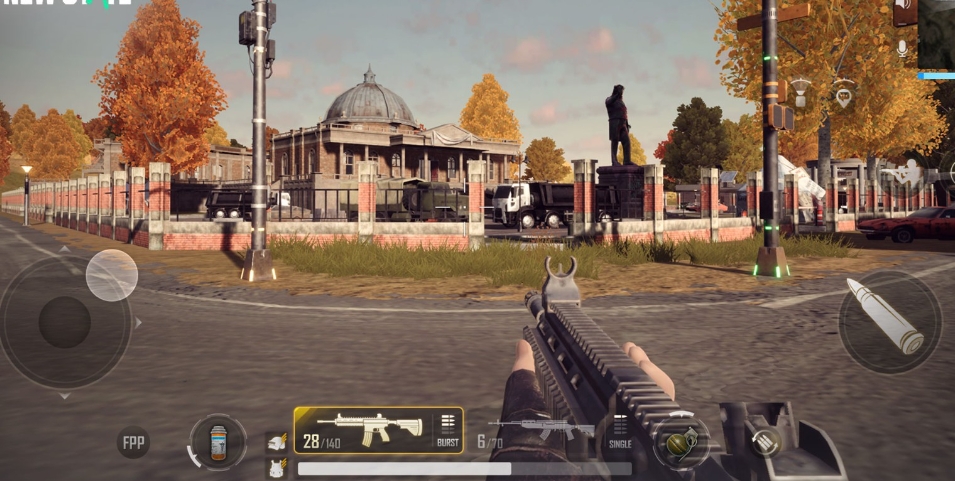Change the SINGLE fire mode

(620, 432)
